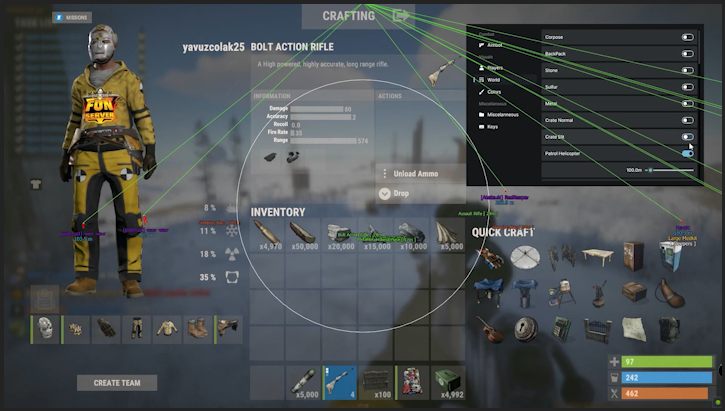
Task: Quick craft the paper map
Action: click(x=631, y=328)
